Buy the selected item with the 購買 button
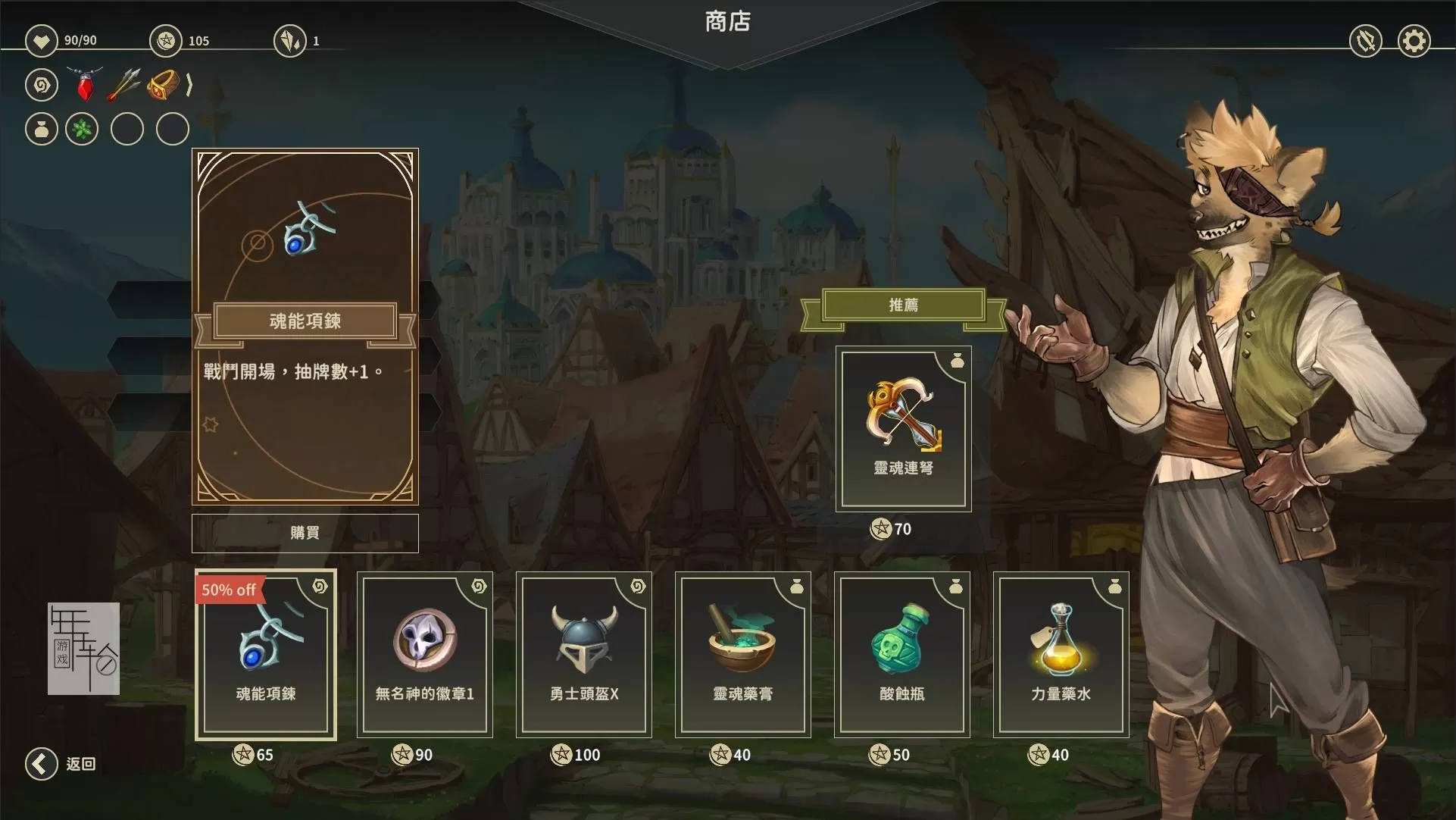Screen dimensions: 1456x820 (305, 533)
